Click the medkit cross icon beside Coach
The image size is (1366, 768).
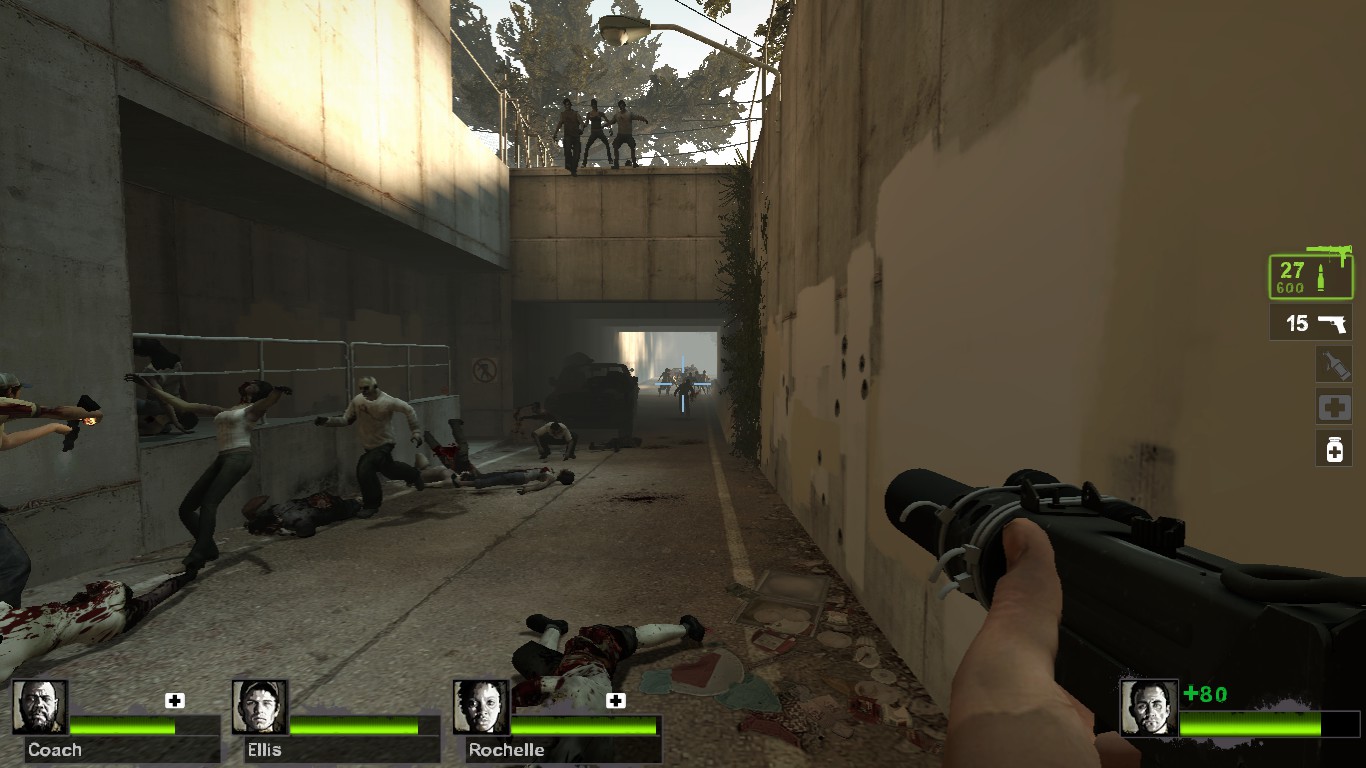[x=176, y=701]
